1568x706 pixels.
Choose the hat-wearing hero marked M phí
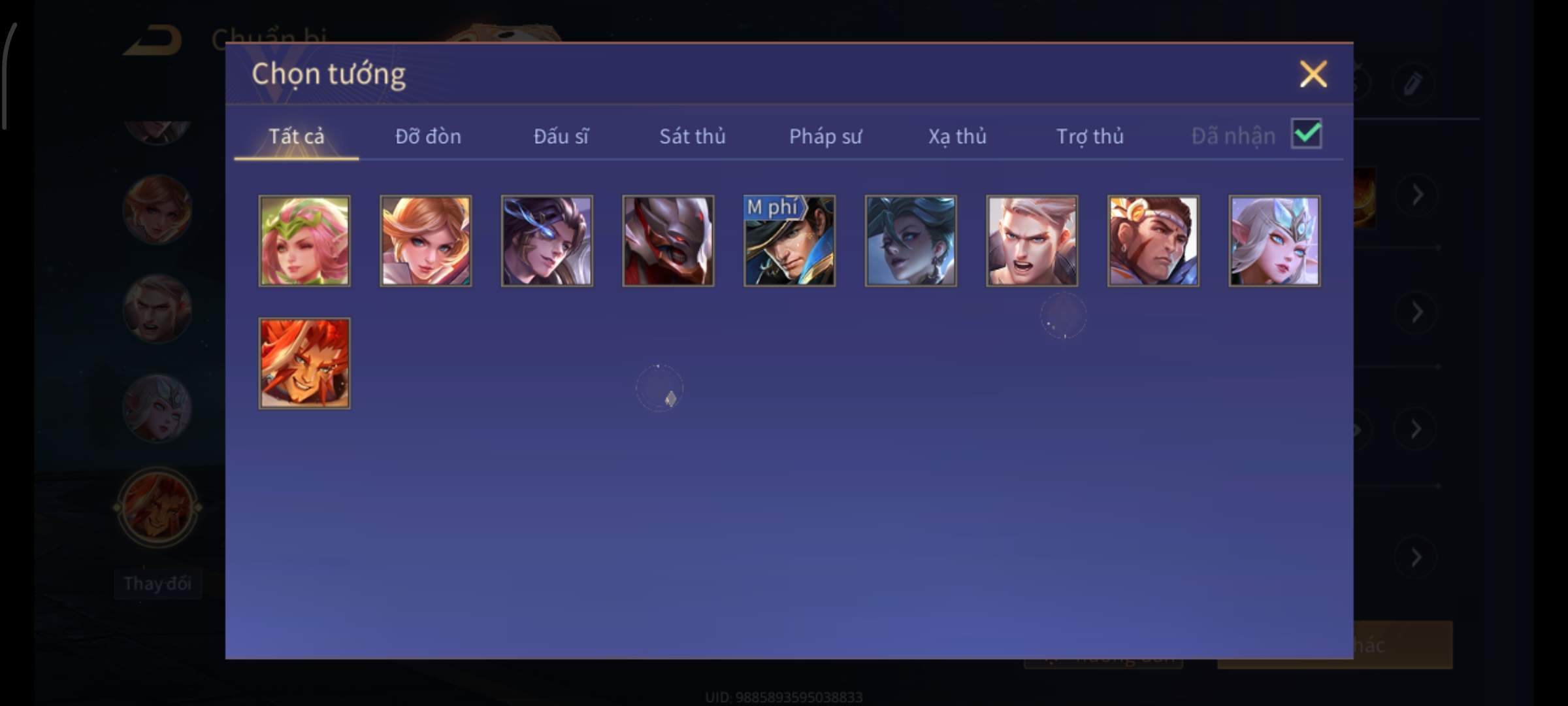[789, 241]
